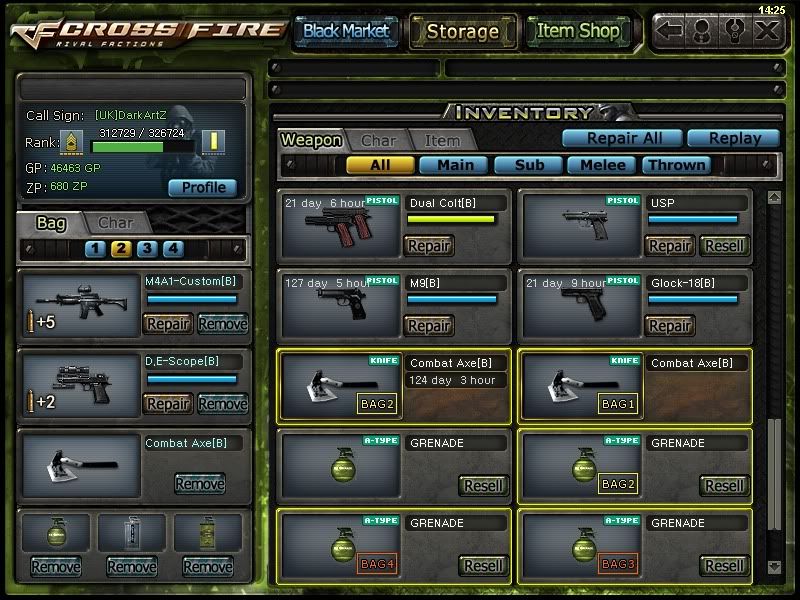The height and width of the screenshot is (600, 800).
Task: View the player Profile
Action: [203, 187]
